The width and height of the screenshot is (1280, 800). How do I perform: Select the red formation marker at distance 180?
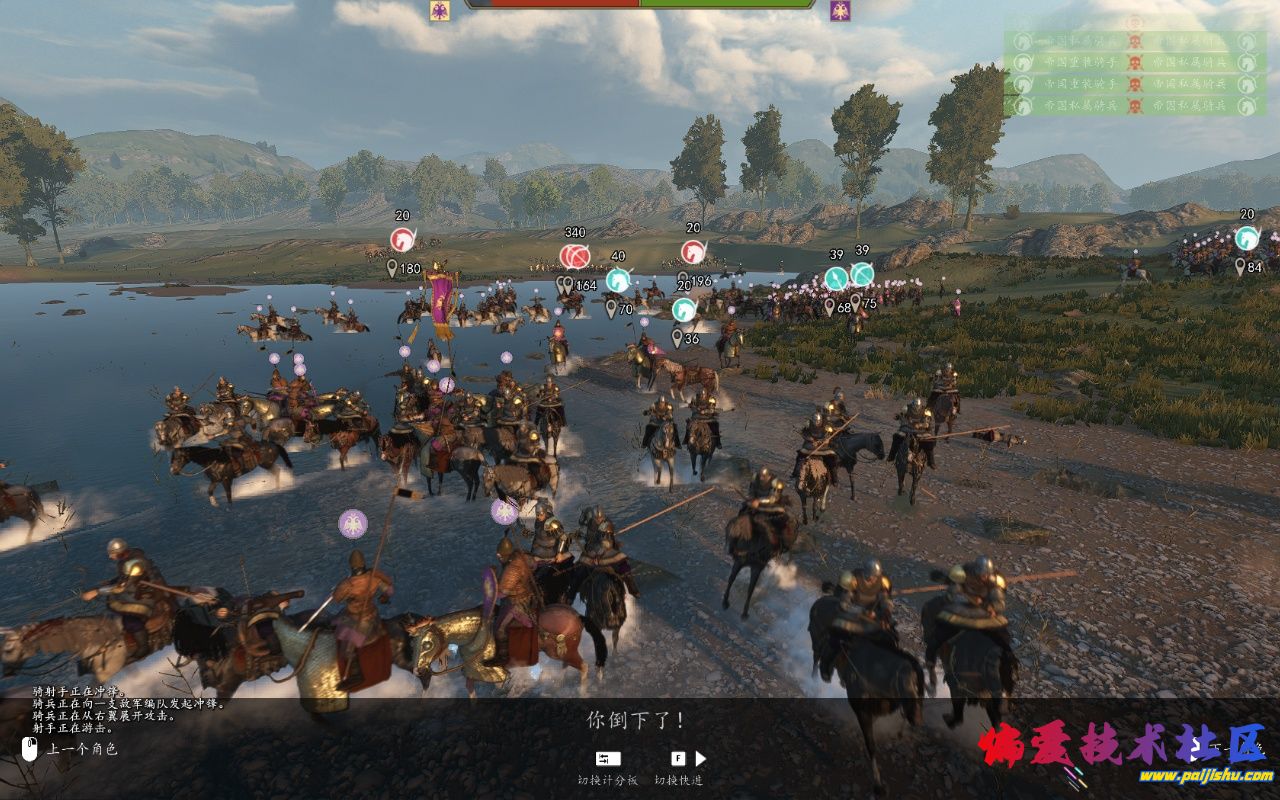[402, 240]
